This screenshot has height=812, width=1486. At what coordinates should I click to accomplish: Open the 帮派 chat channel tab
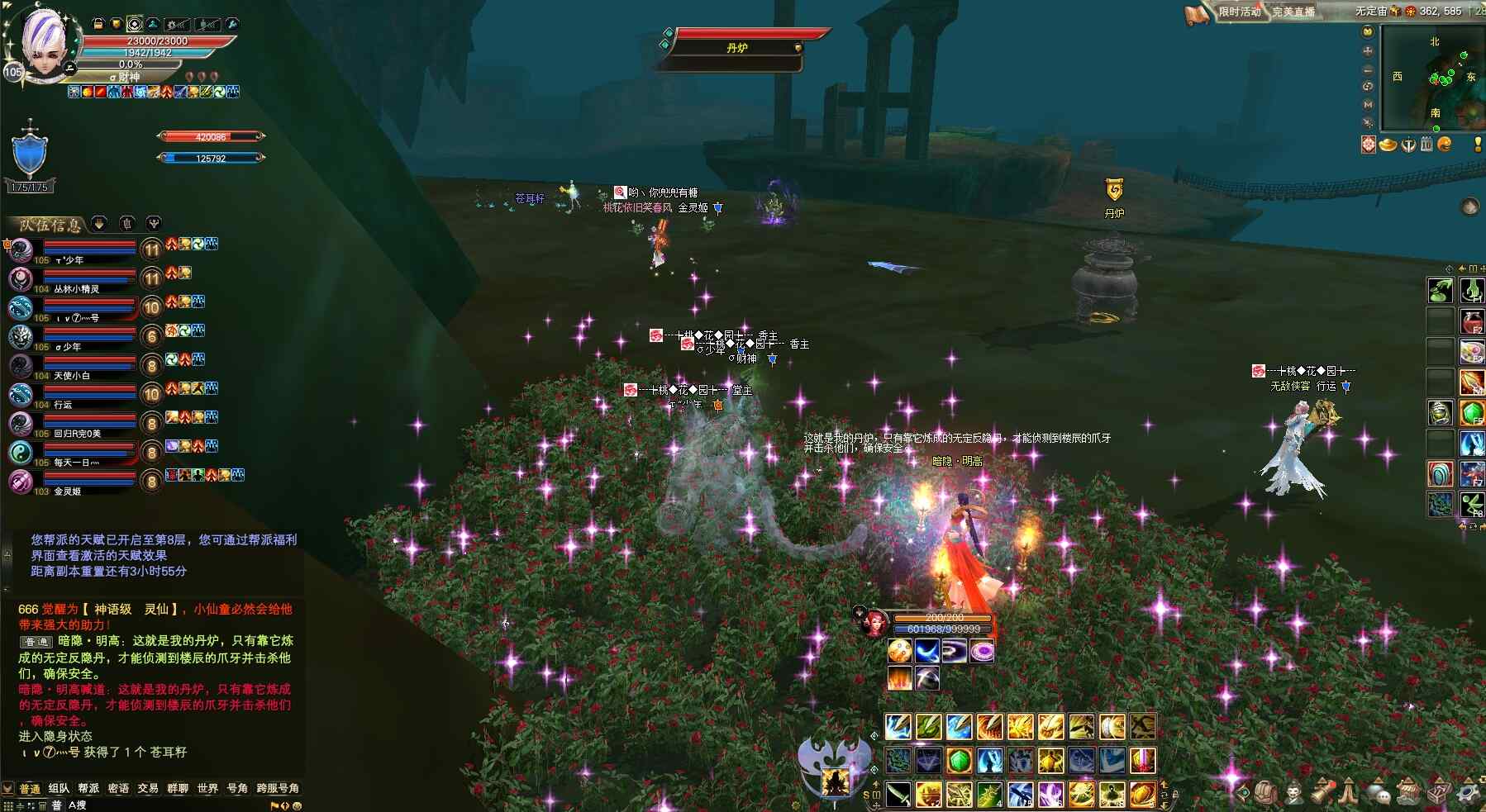tap(88, 788)
